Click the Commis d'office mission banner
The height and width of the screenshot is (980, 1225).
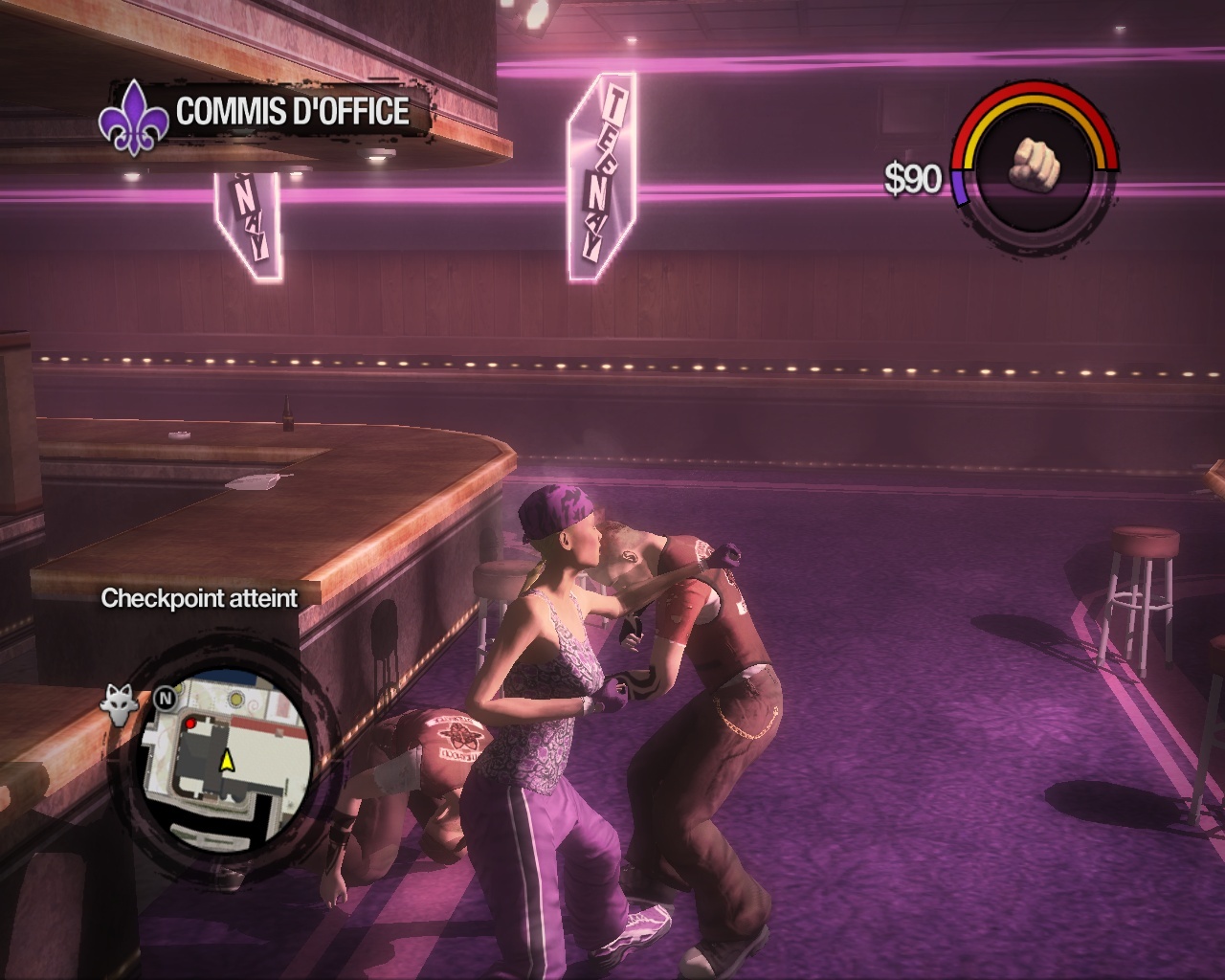click(292, 112)
